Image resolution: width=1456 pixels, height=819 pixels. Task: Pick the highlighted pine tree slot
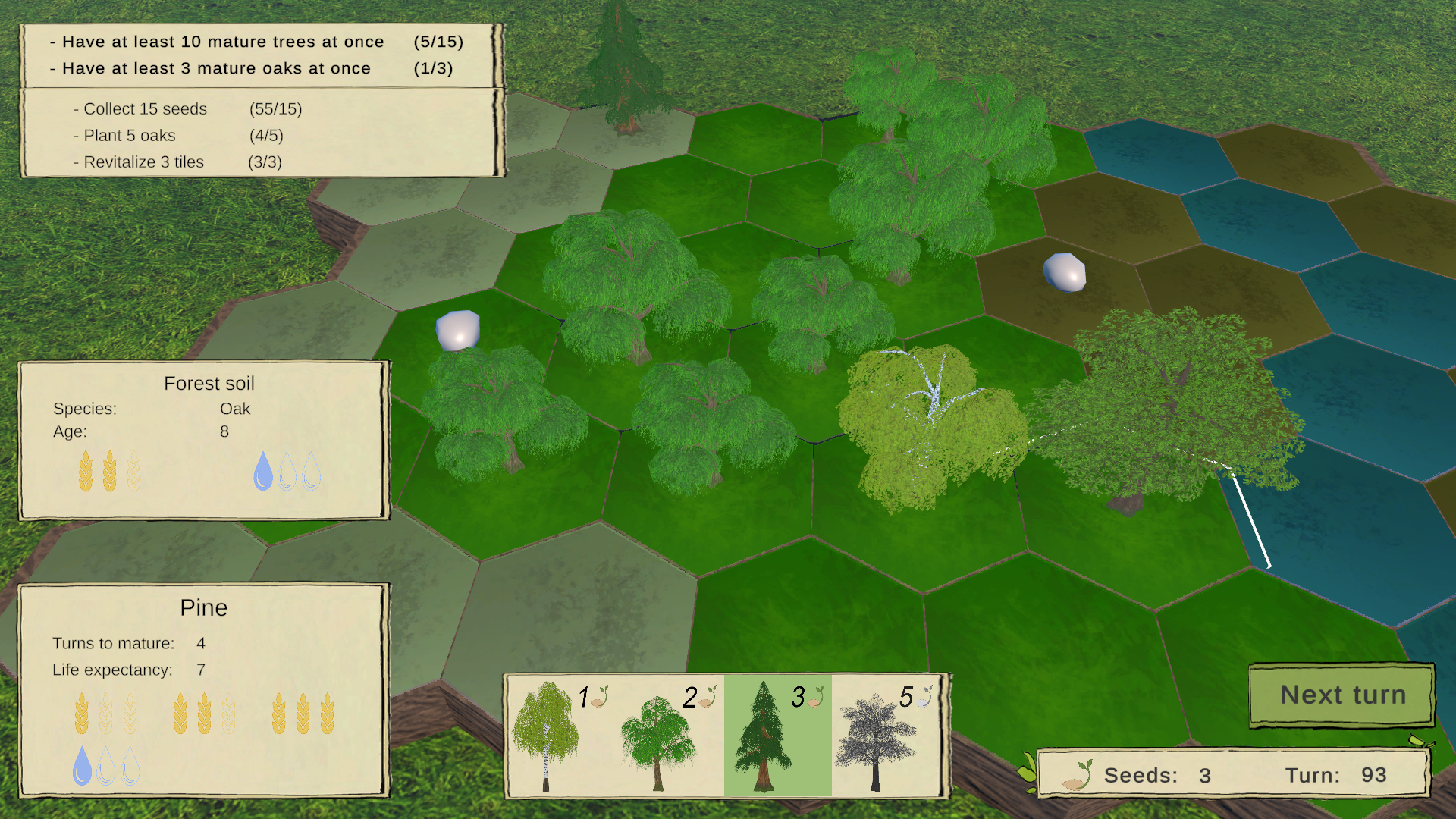coord(777,735)
